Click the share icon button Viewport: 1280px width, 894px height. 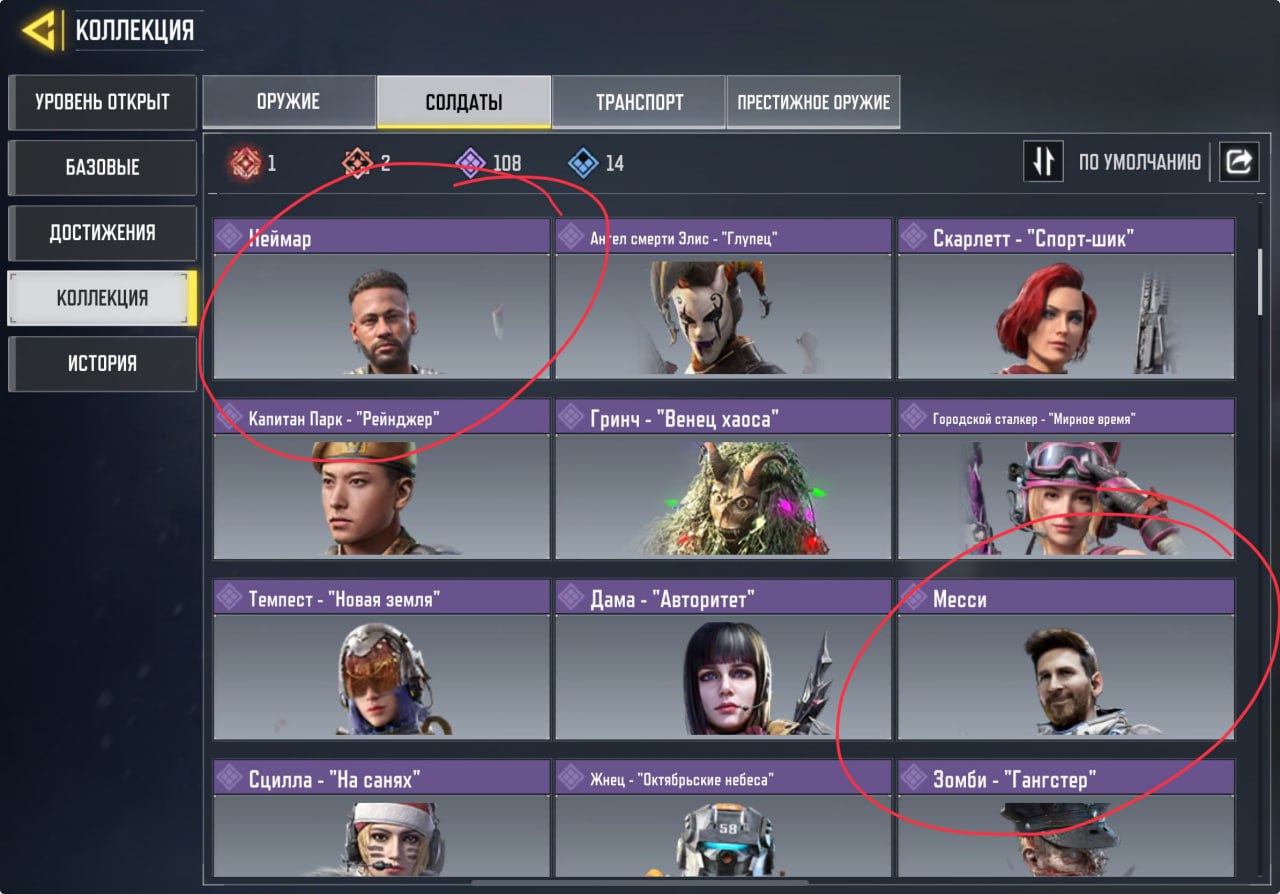pos(1238,162)
